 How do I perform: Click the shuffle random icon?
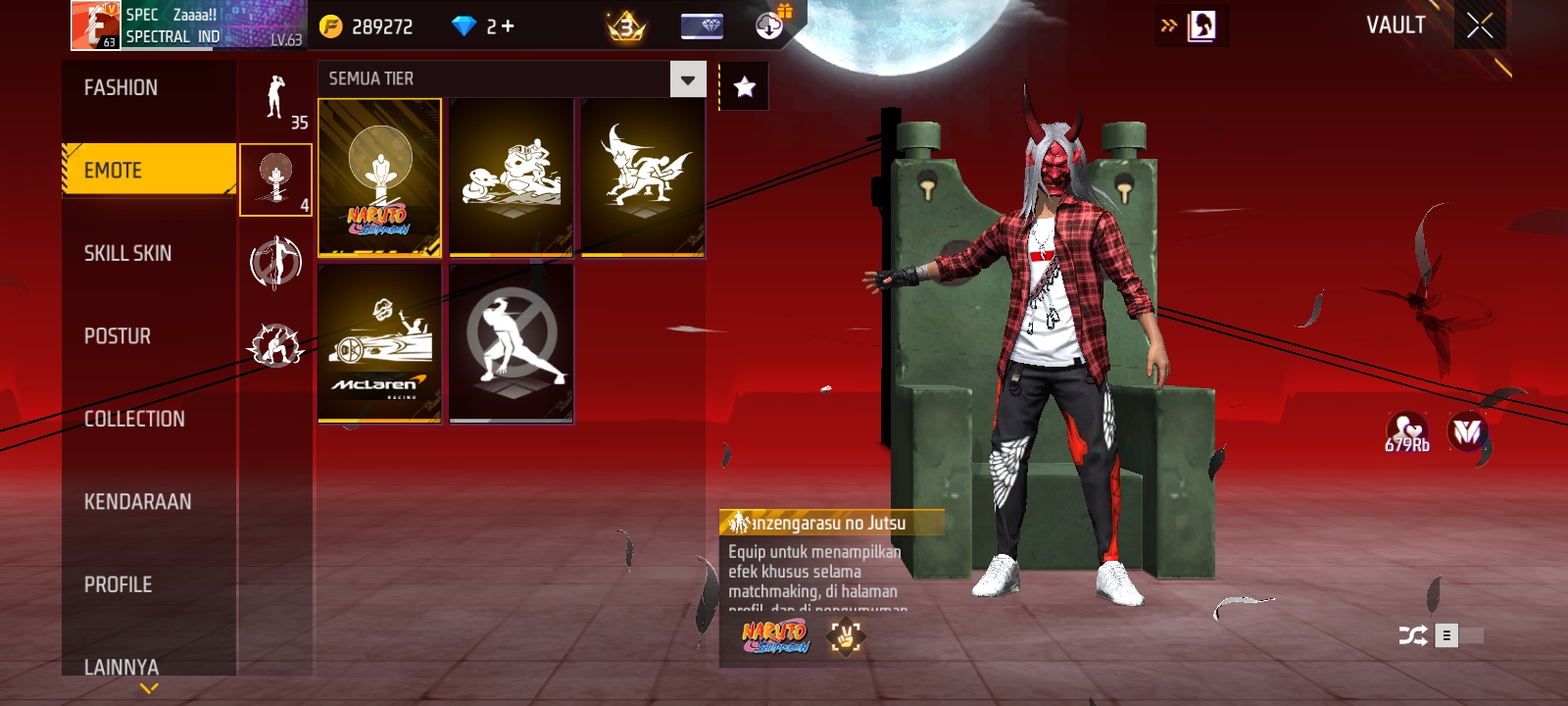tap(1412, 636)
